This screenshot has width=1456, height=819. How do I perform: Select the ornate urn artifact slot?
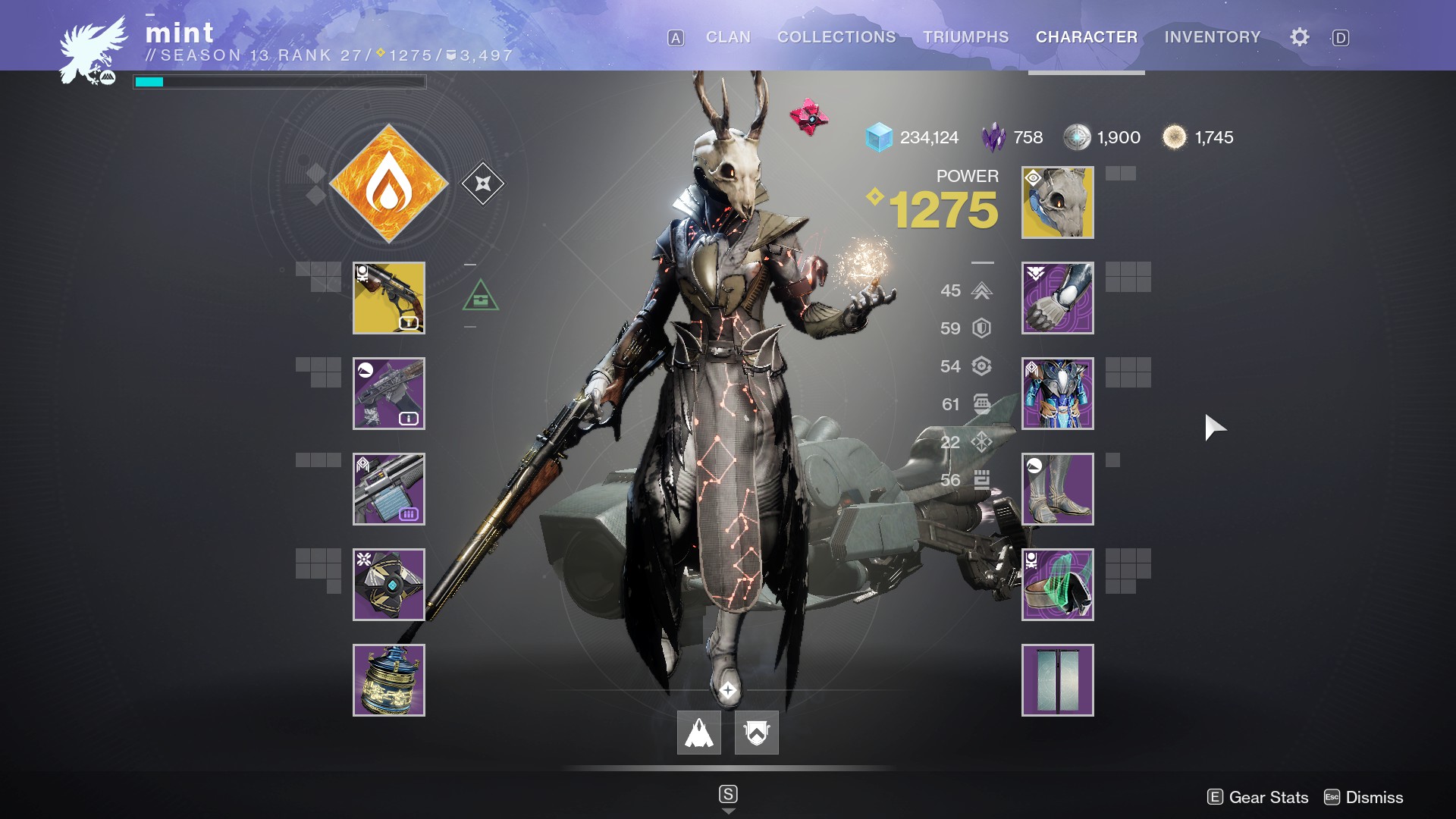[389, 680]
